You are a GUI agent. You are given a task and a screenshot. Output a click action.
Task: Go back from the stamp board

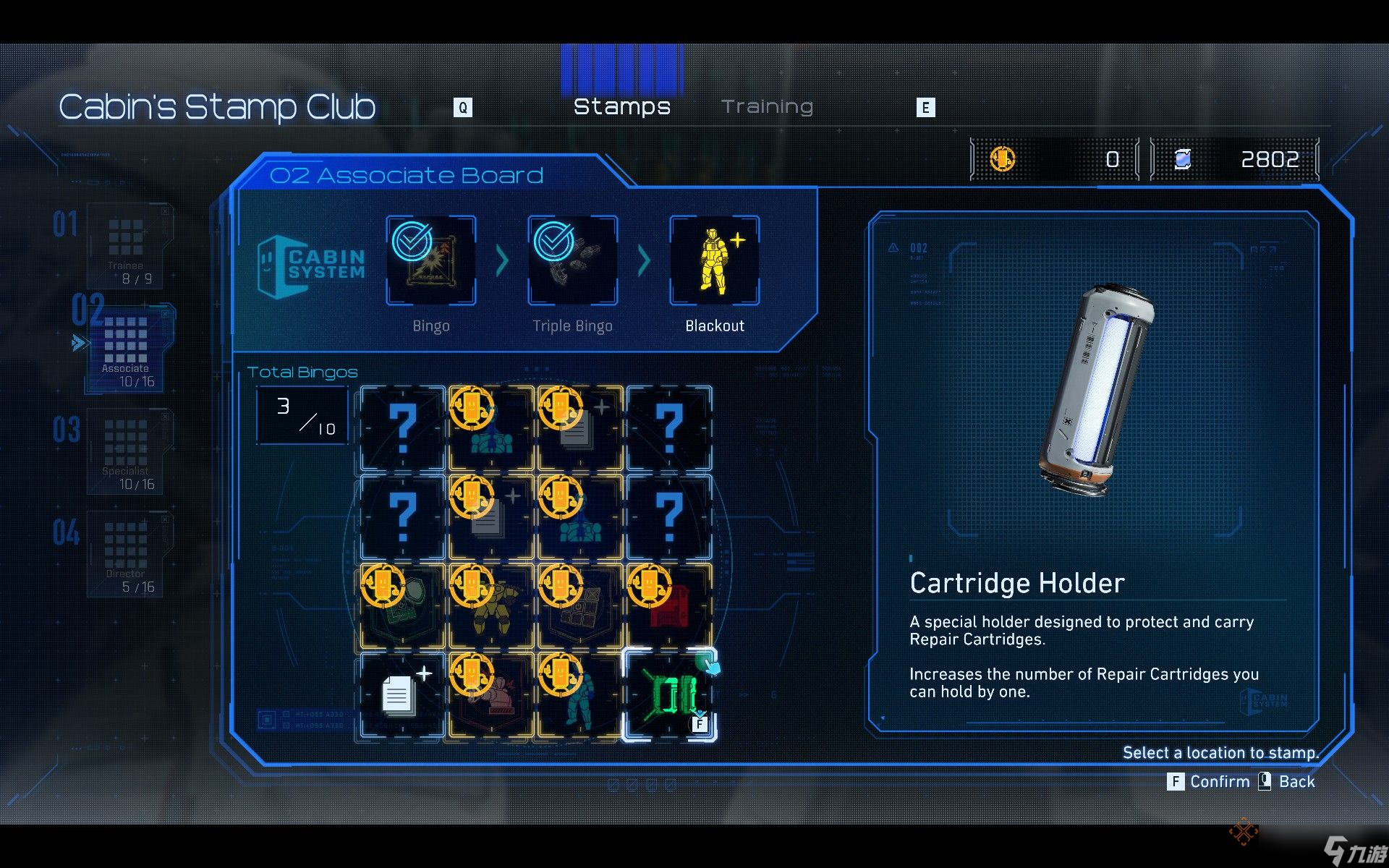click(1288, 782)
